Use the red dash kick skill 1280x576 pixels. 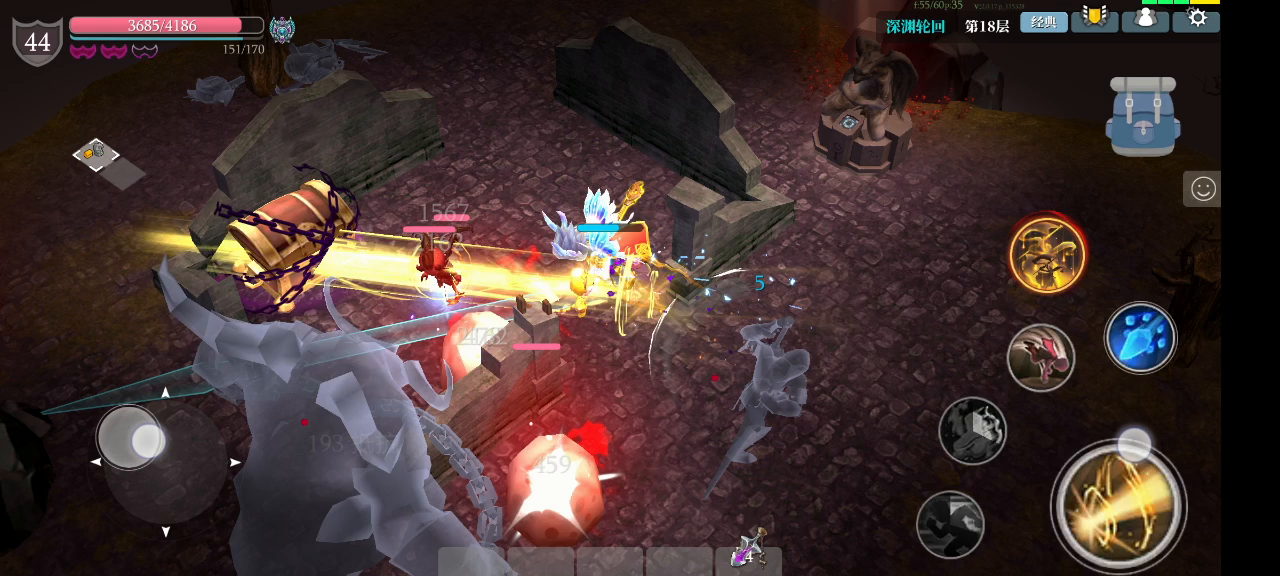coord(1041,357)
